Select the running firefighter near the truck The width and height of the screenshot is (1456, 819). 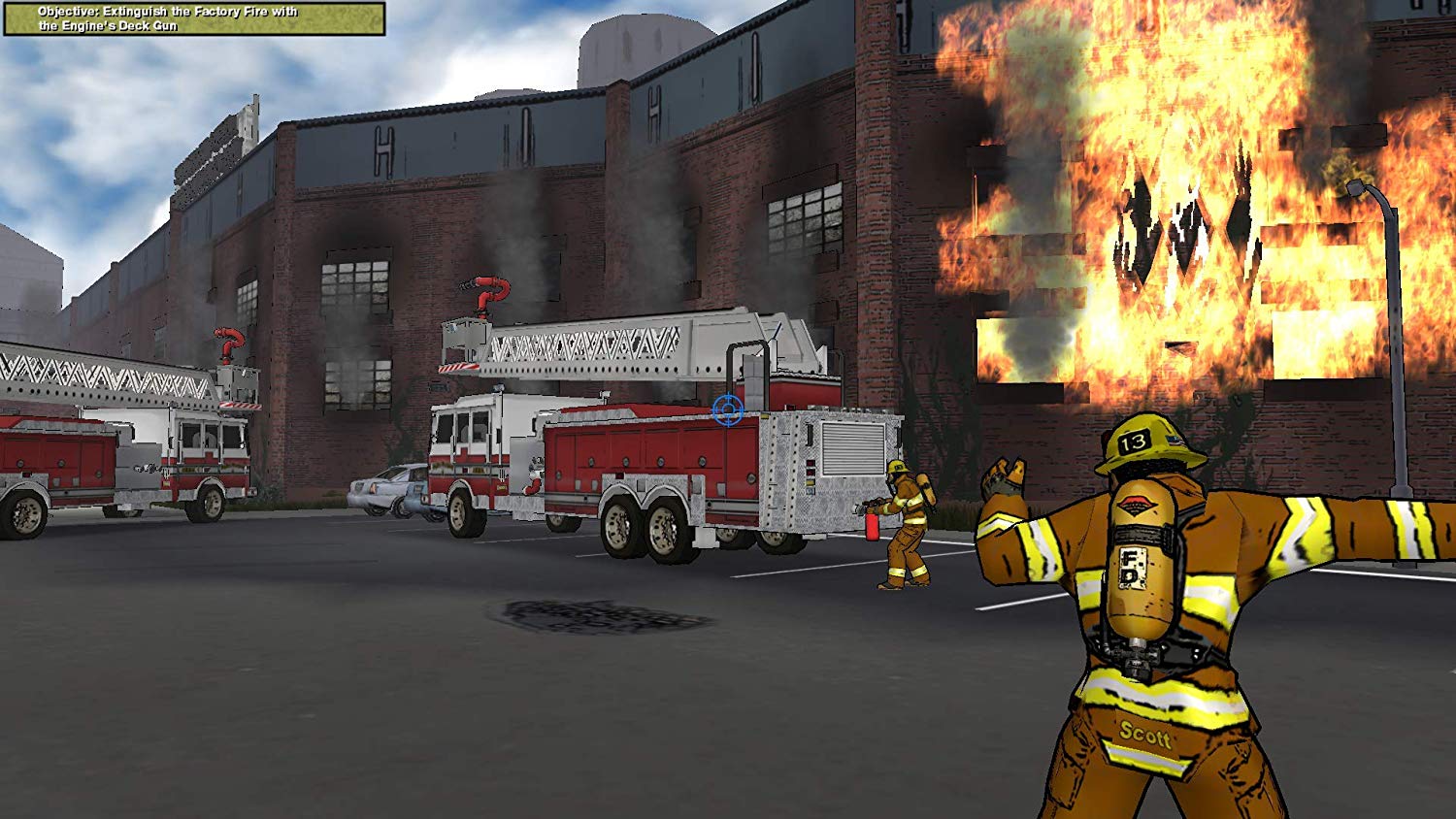click(x=903, y=524)
